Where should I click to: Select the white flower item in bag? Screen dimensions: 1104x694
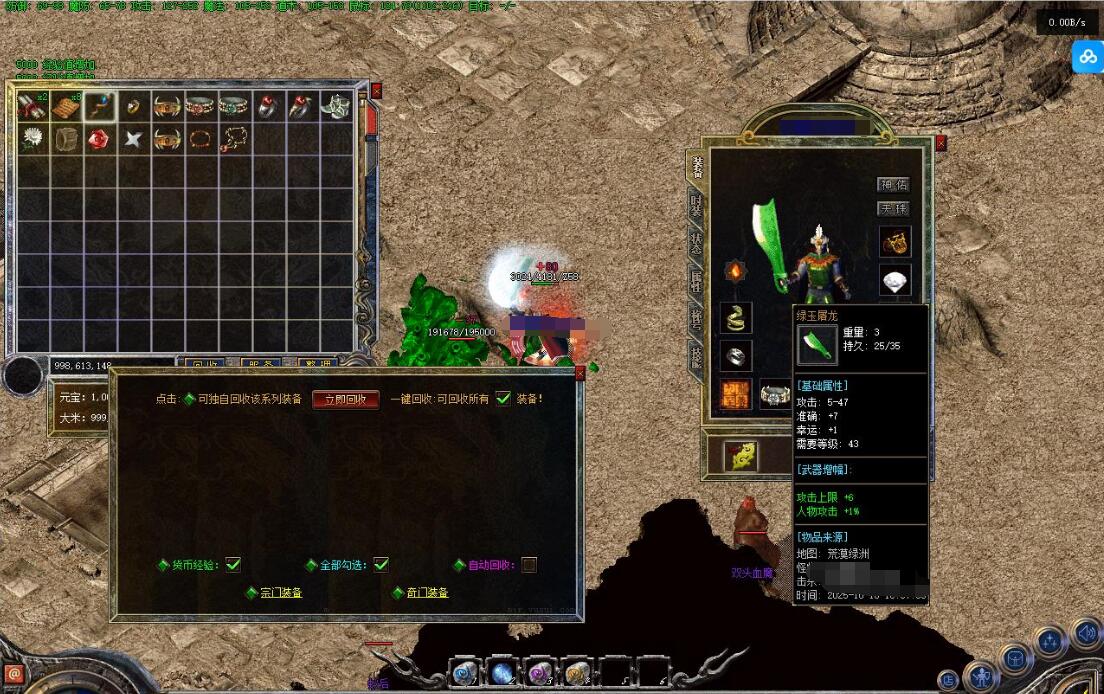(x=33, y=138)
